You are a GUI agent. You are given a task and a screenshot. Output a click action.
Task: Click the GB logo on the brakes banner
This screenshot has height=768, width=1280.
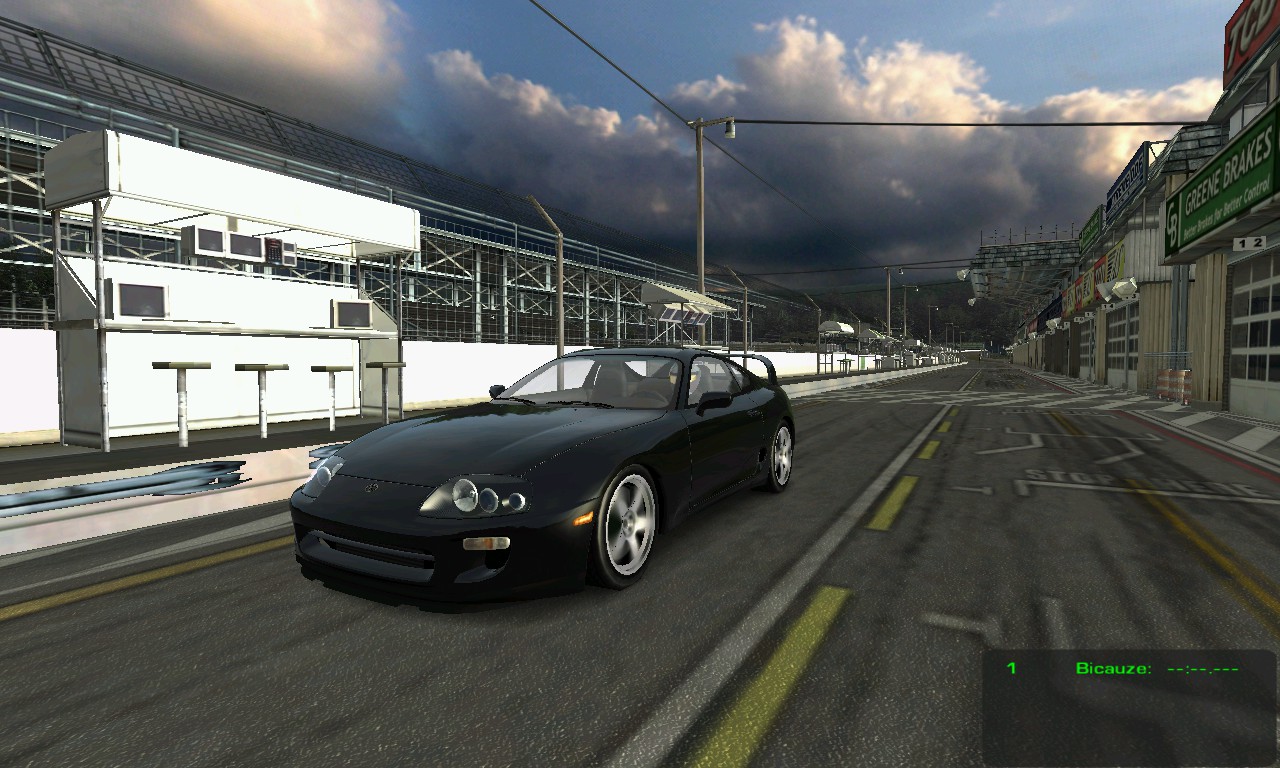click(x=1174, y=219)
